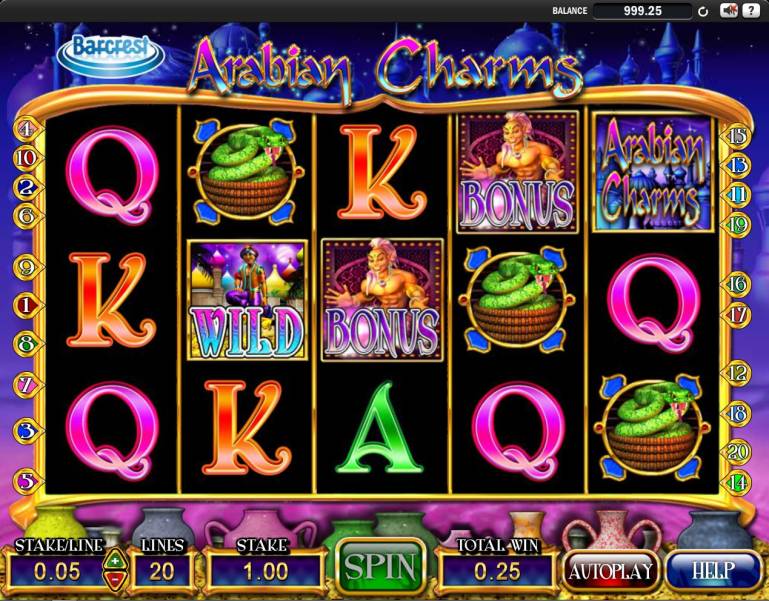
Task: Start Autoplay mode
Action: [x=610, y=571]
